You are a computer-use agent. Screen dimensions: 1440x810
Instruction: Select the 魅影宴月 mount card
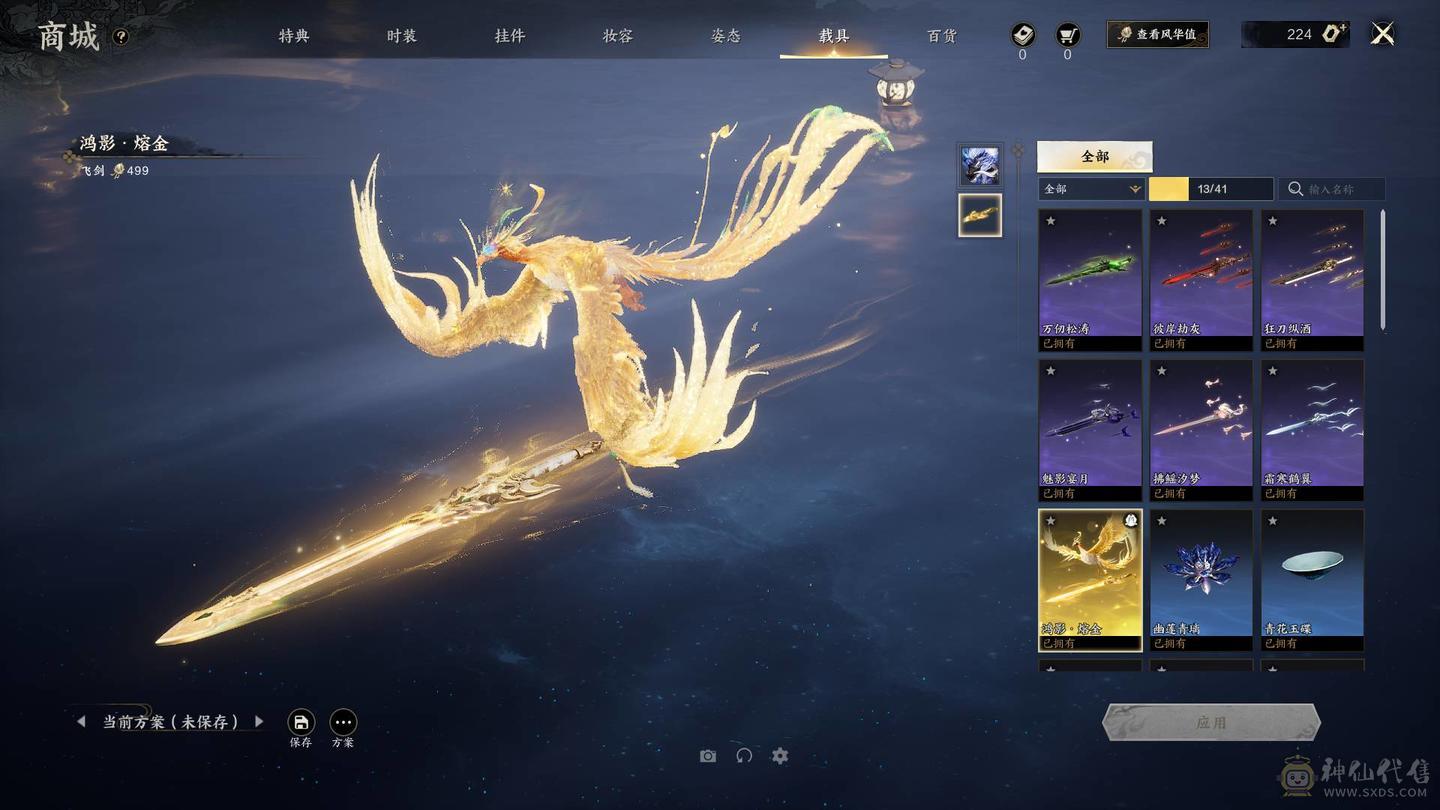point(1090,429)
